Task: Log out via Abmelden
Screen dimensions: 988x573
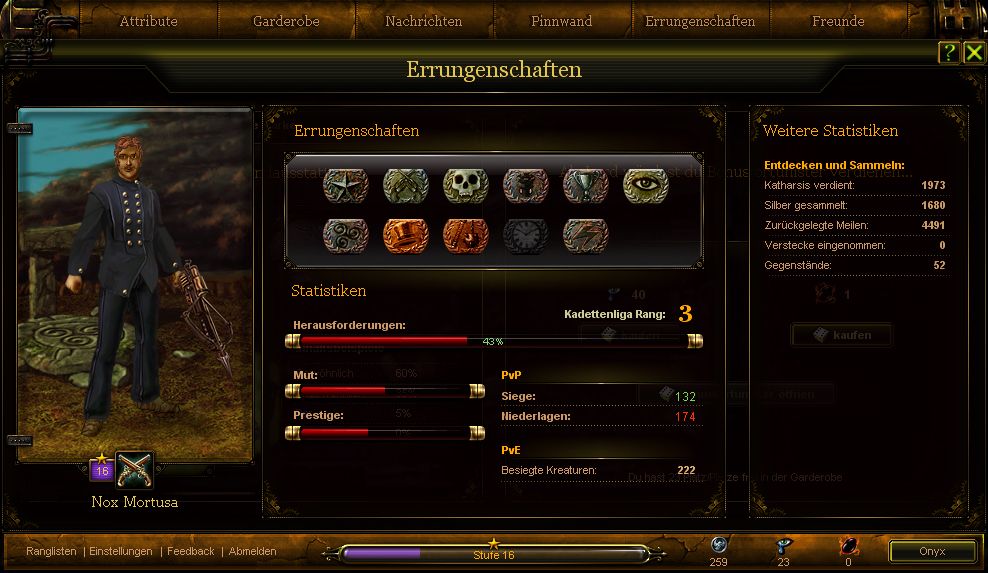Action: coord(252,551)
